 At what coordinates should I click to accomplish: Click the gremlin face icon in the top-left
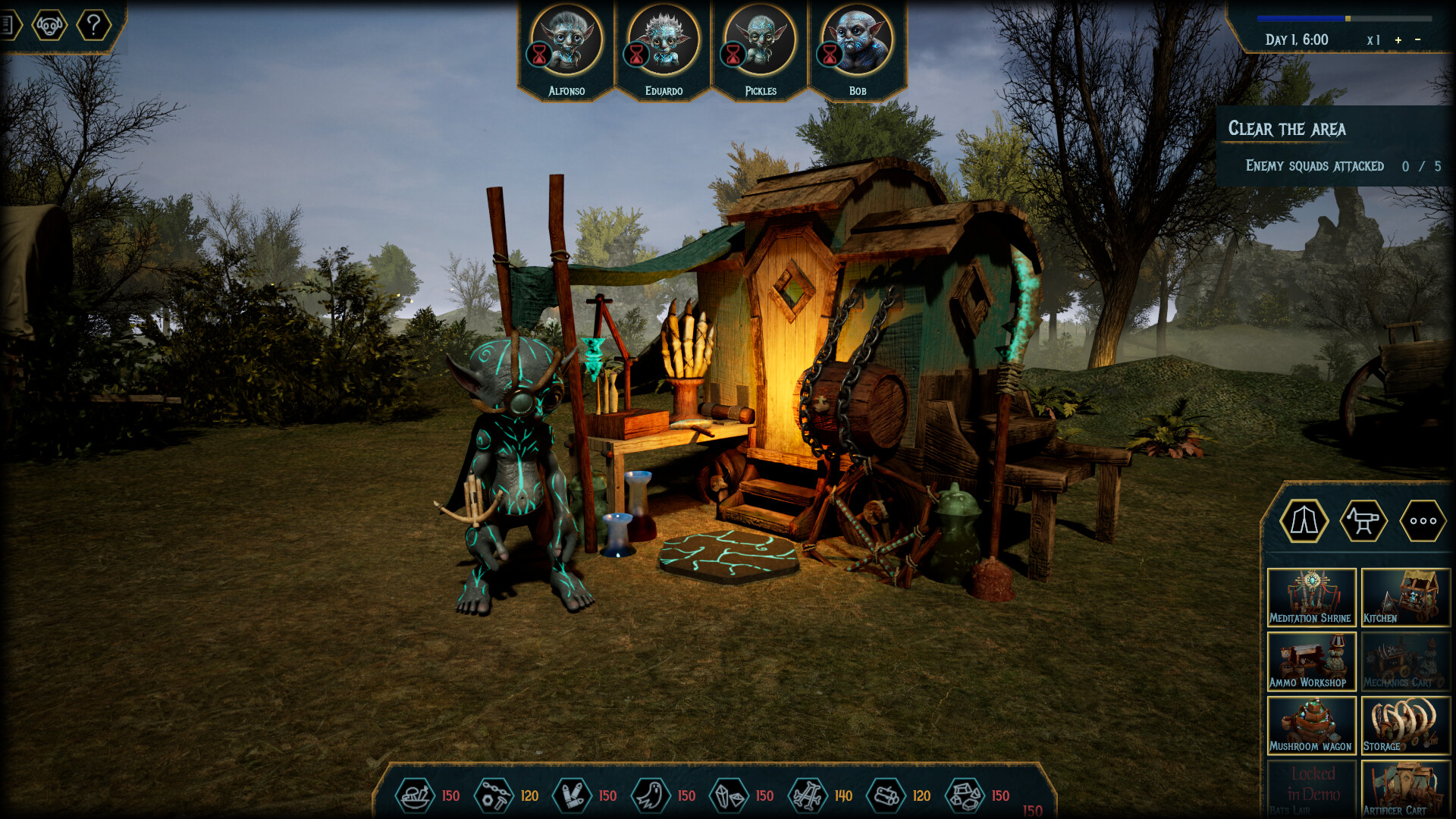coord(51,25)
